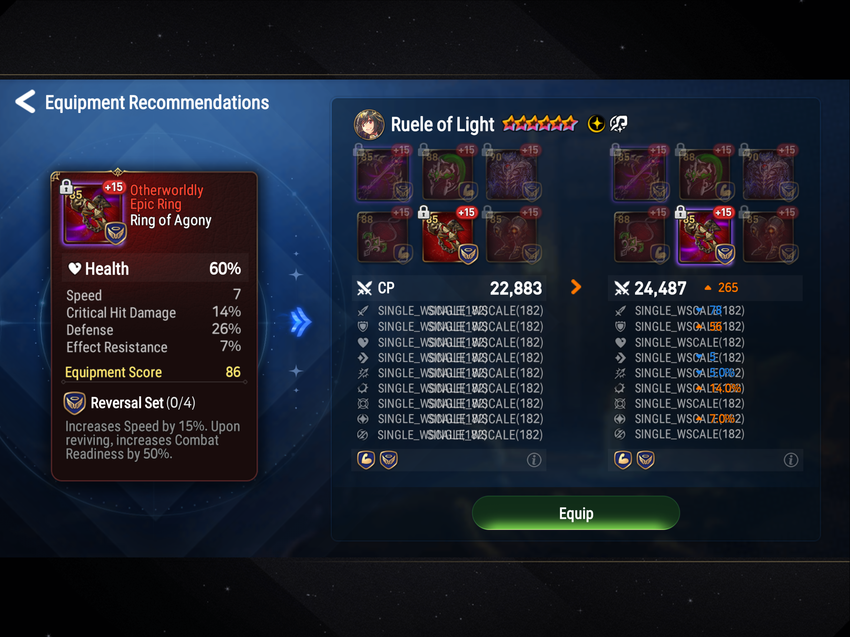Click Ruele of Light's portrait
The width and height of the screenshot is (850, 637).
point(369,124)
